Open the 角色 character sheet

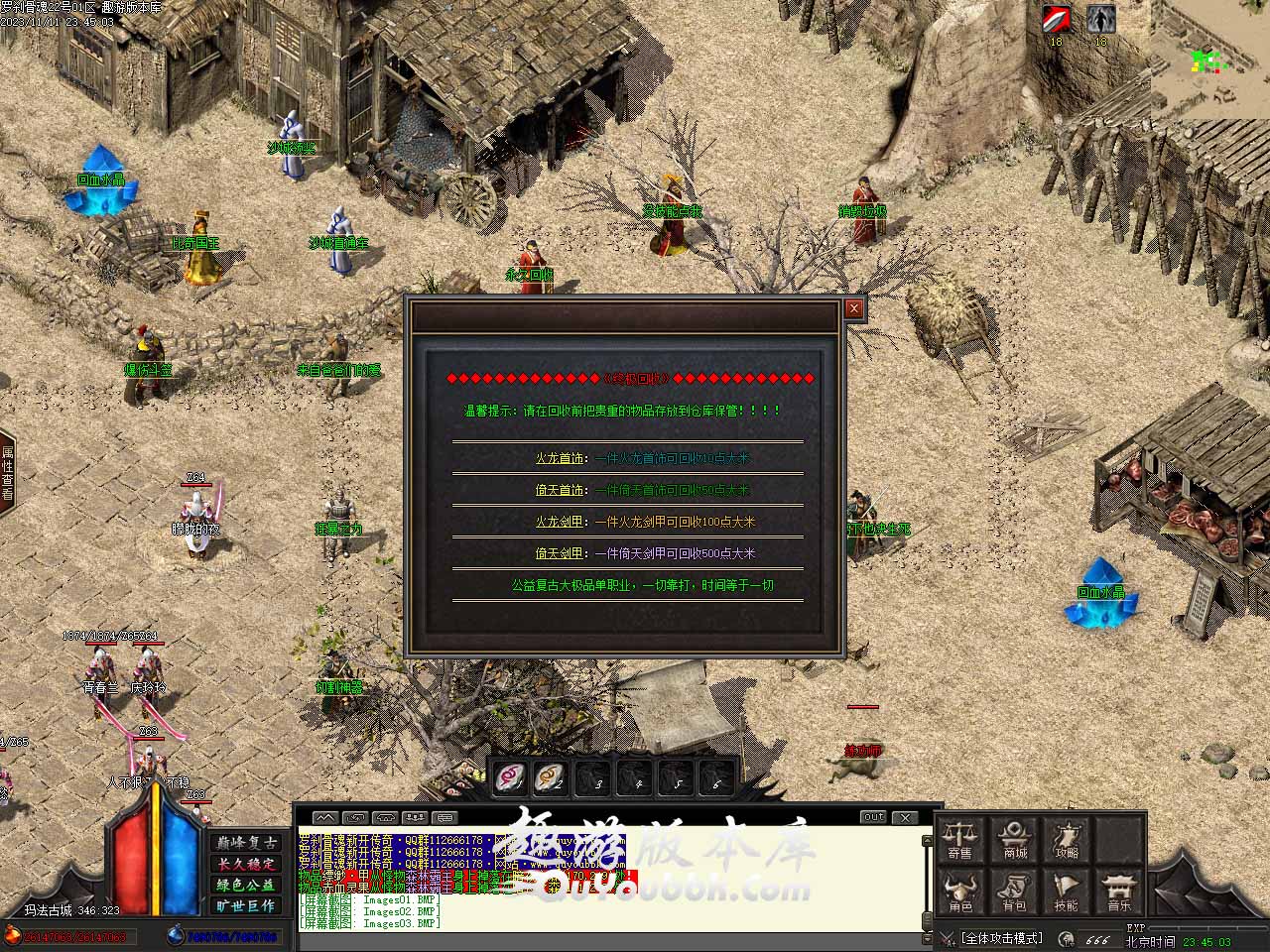(959, 892)
